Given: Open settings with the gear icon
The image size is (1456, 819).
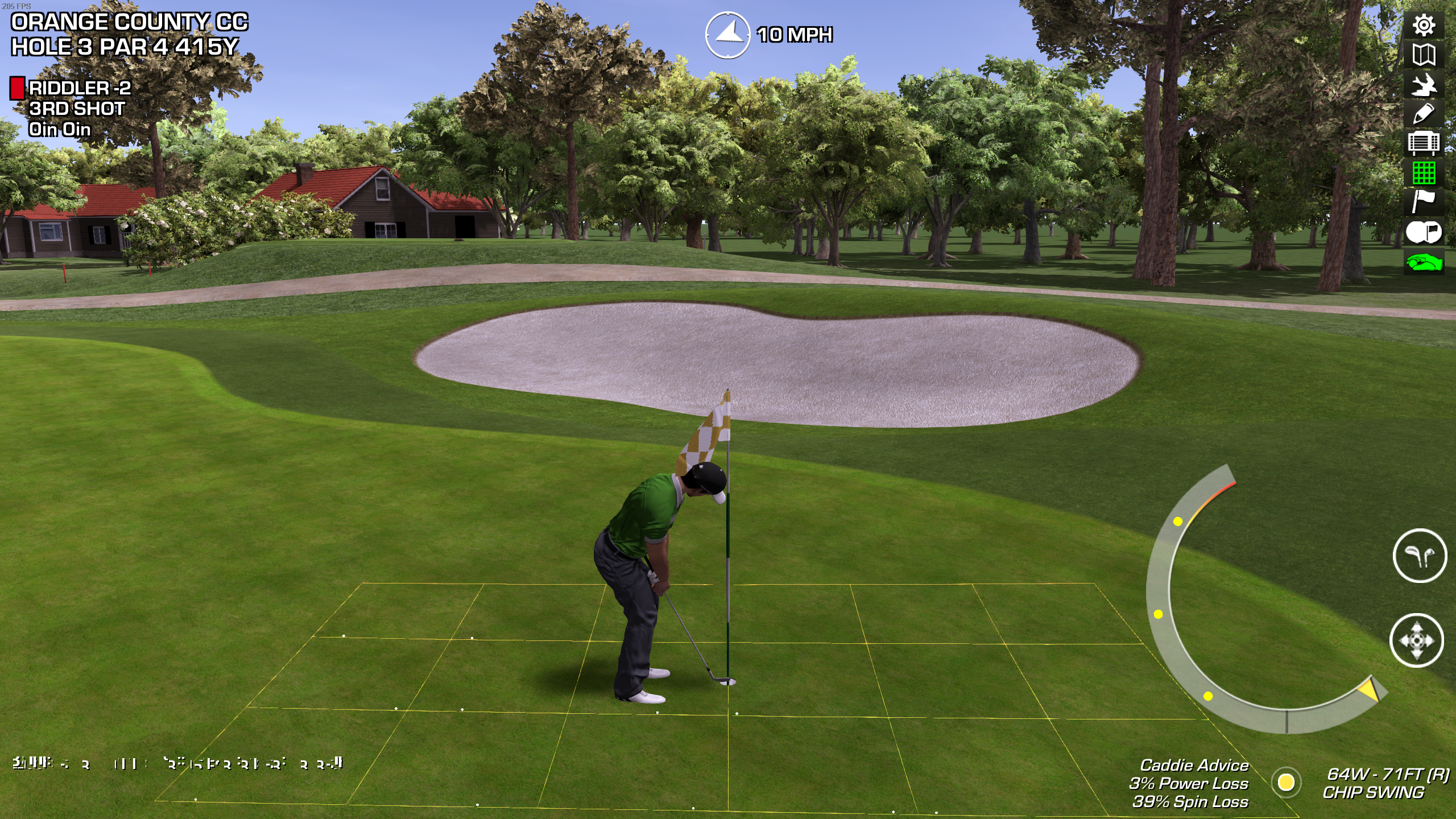Looking at the screenshot, I should 1424,26.
